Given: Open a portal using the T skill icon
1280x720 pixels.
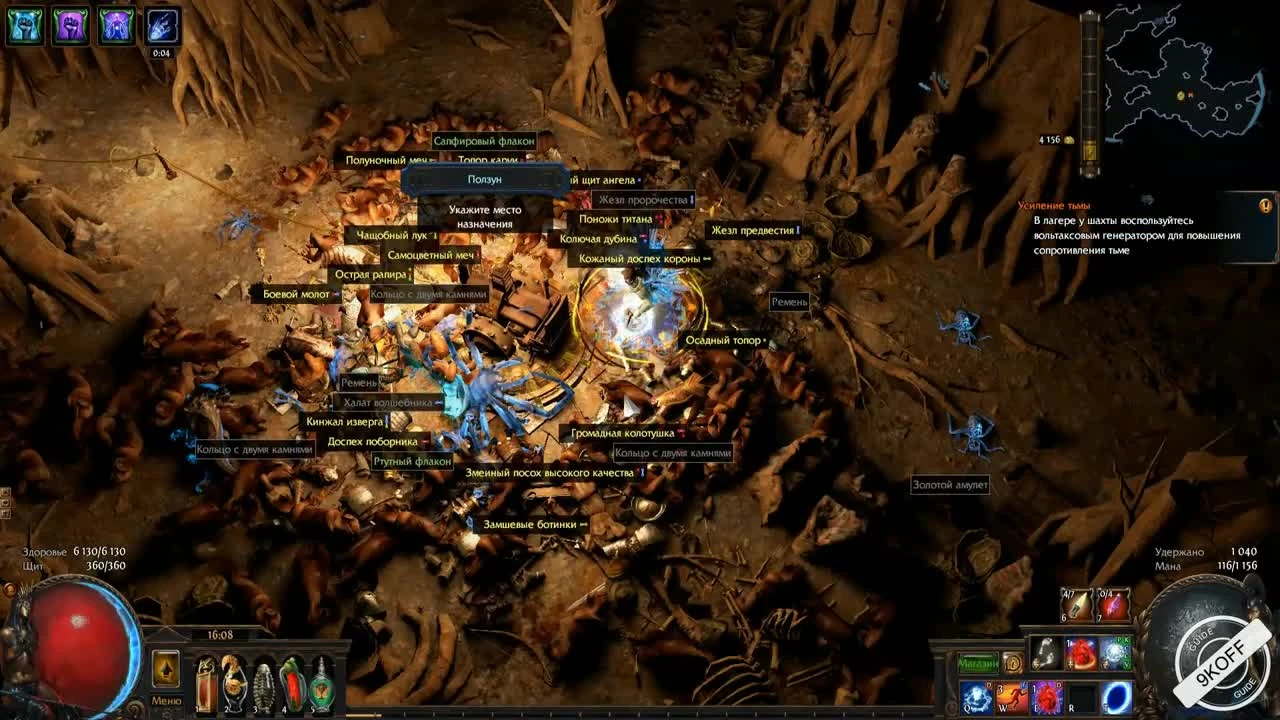Looking at the screenshot, I should 1117,699.
